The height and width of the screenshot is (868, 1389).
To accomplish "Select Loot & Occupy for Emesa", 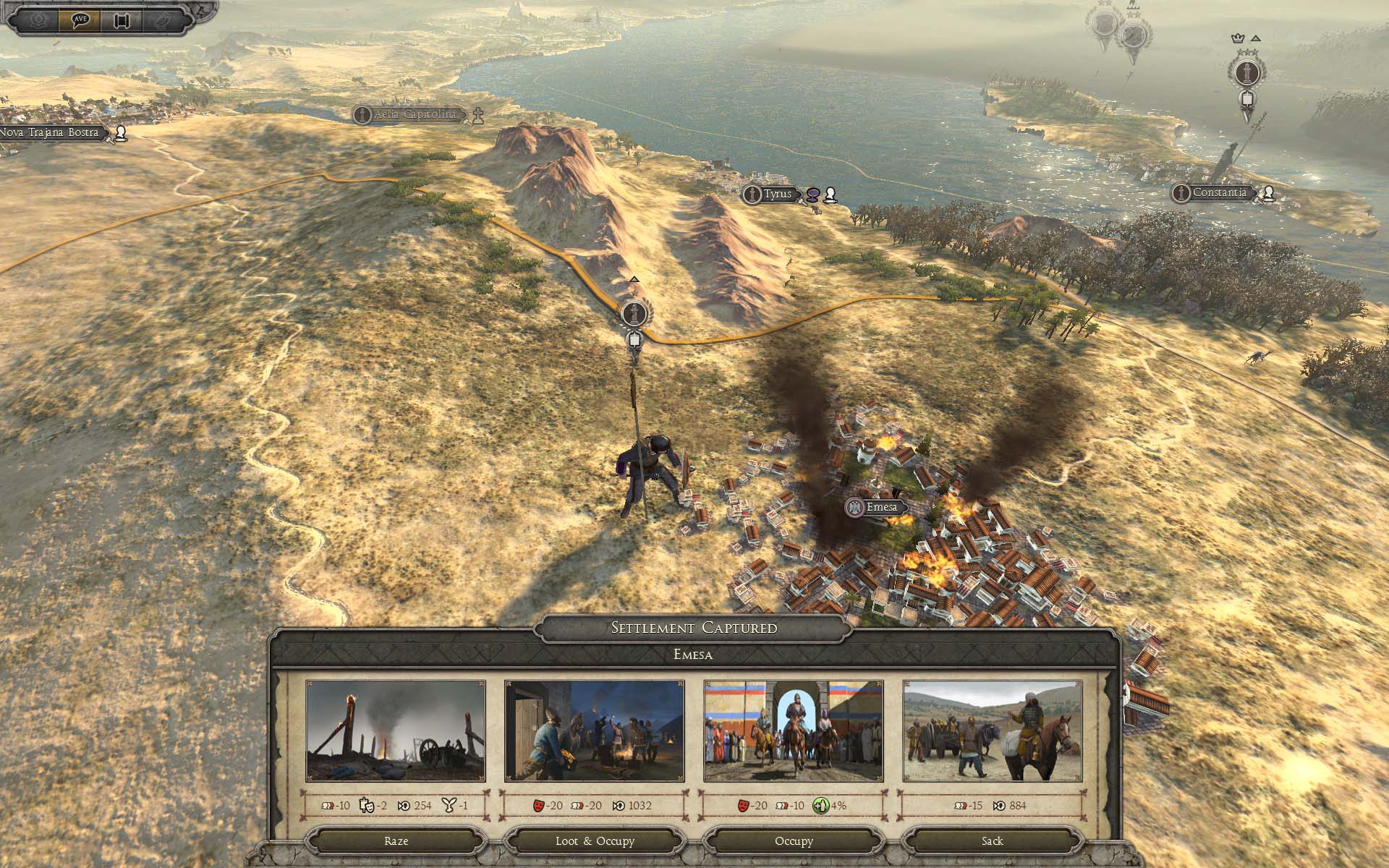I will point(595,841).
